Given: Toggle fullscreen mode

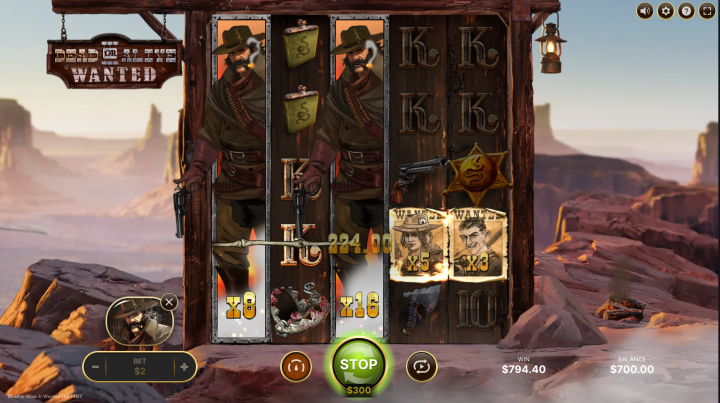Looking at the screenshot, I should (x=706, y=11).
